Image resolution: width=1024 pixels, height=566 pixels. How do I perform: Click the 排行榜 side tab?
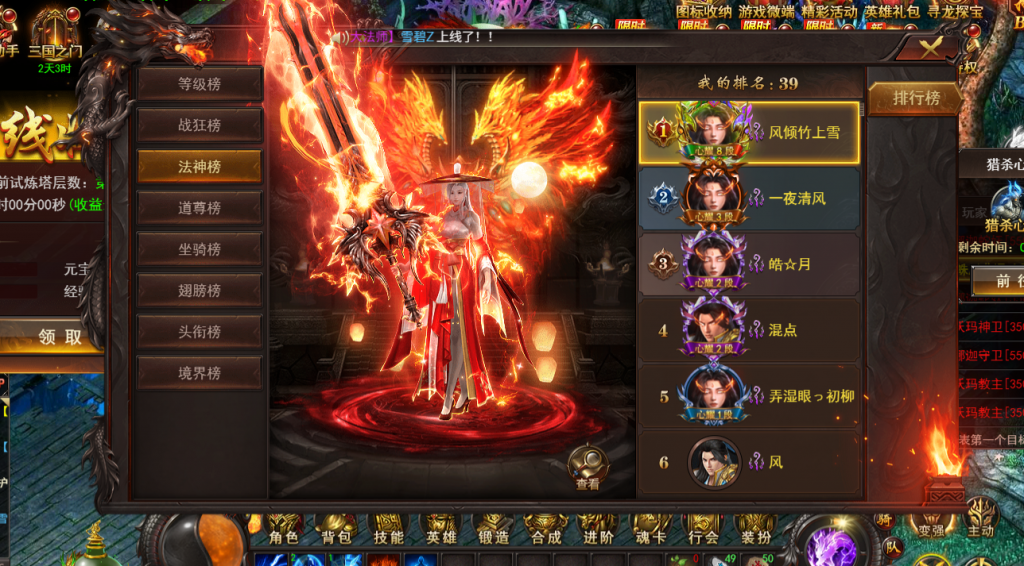coord(916,98)
